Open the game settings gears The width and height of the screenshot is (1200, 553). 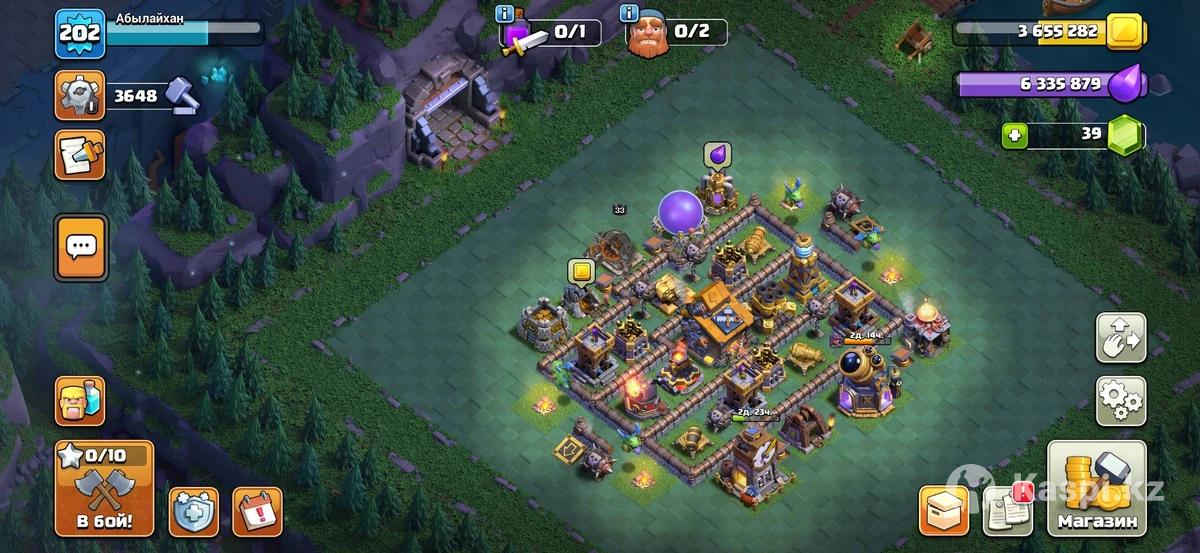[1121, 400]
